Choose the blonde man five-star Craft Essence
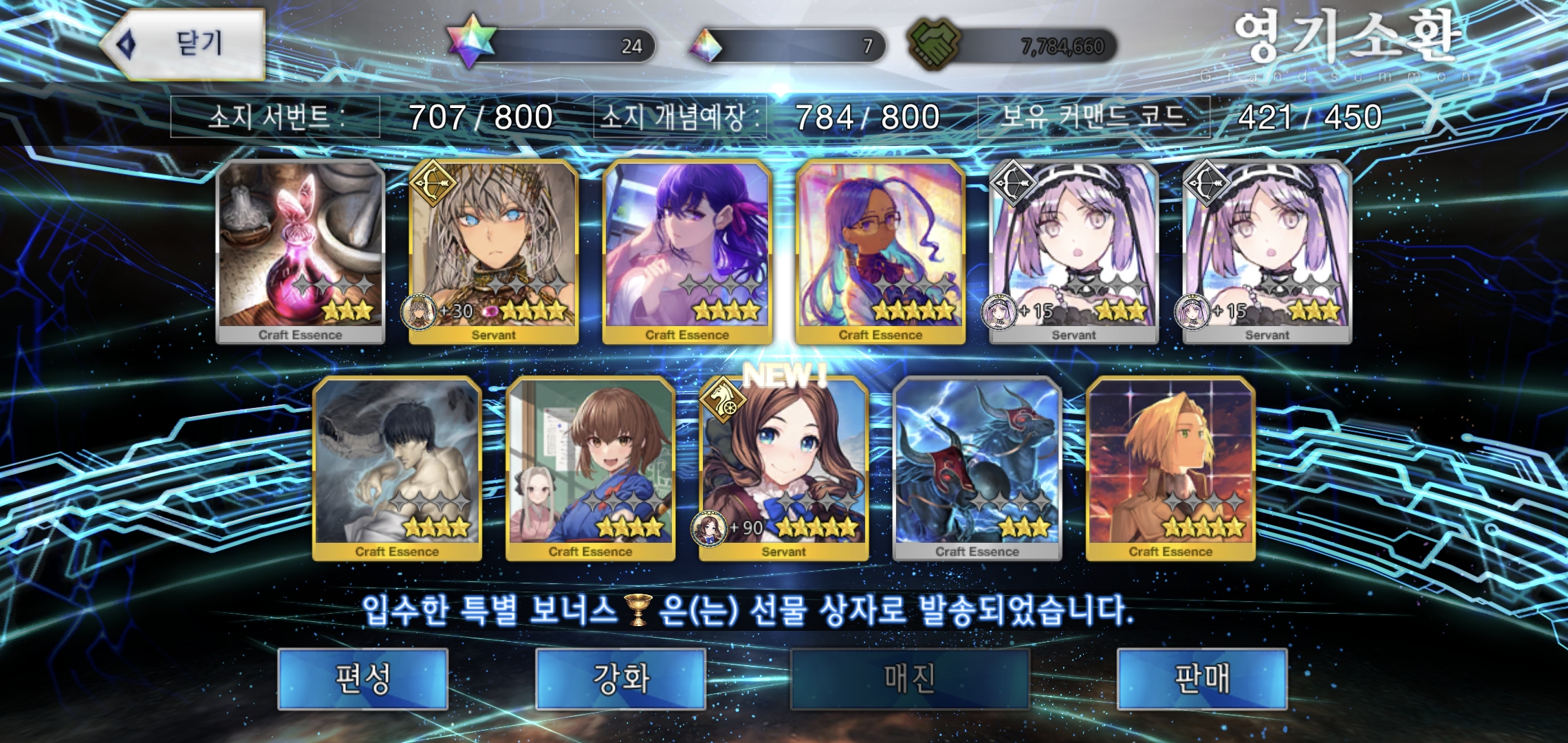 (1170, 468)
